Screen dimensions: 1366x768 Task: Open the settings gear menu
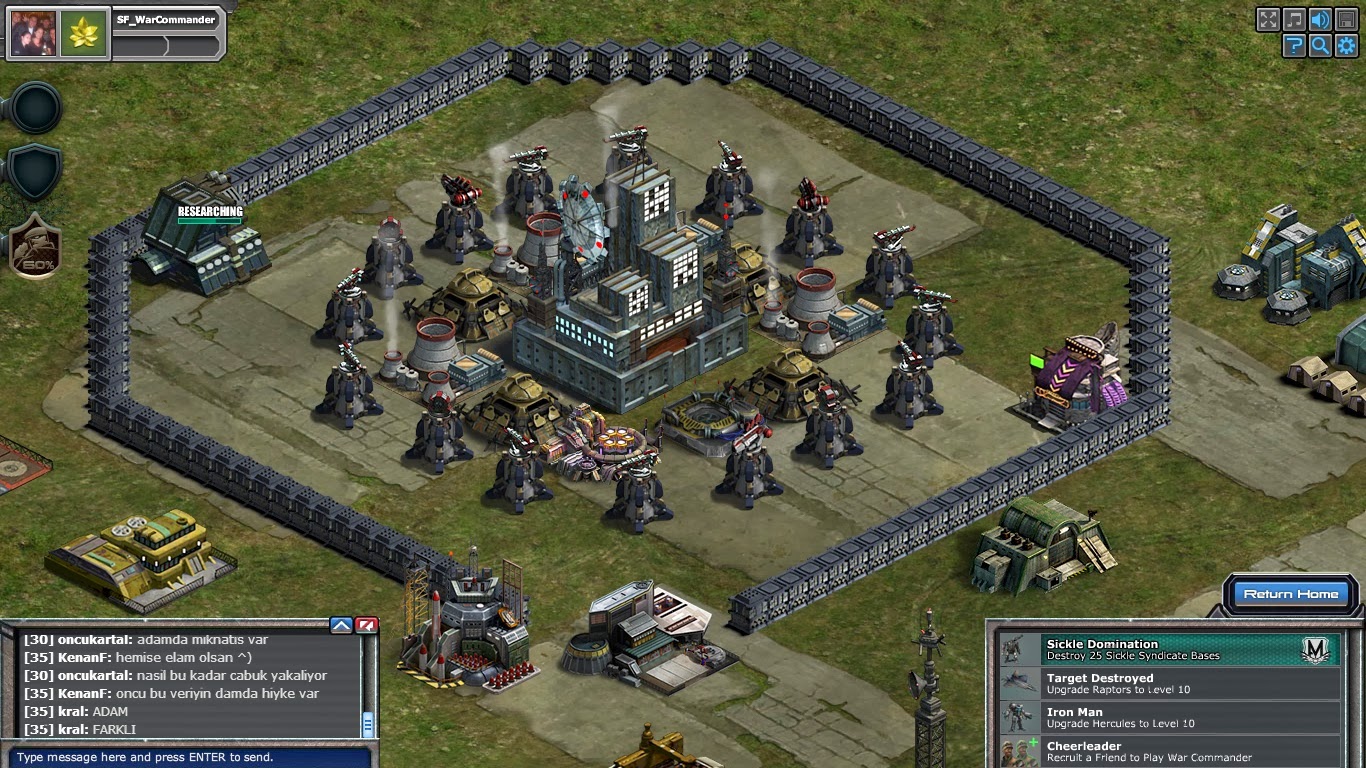(1345, 46)
